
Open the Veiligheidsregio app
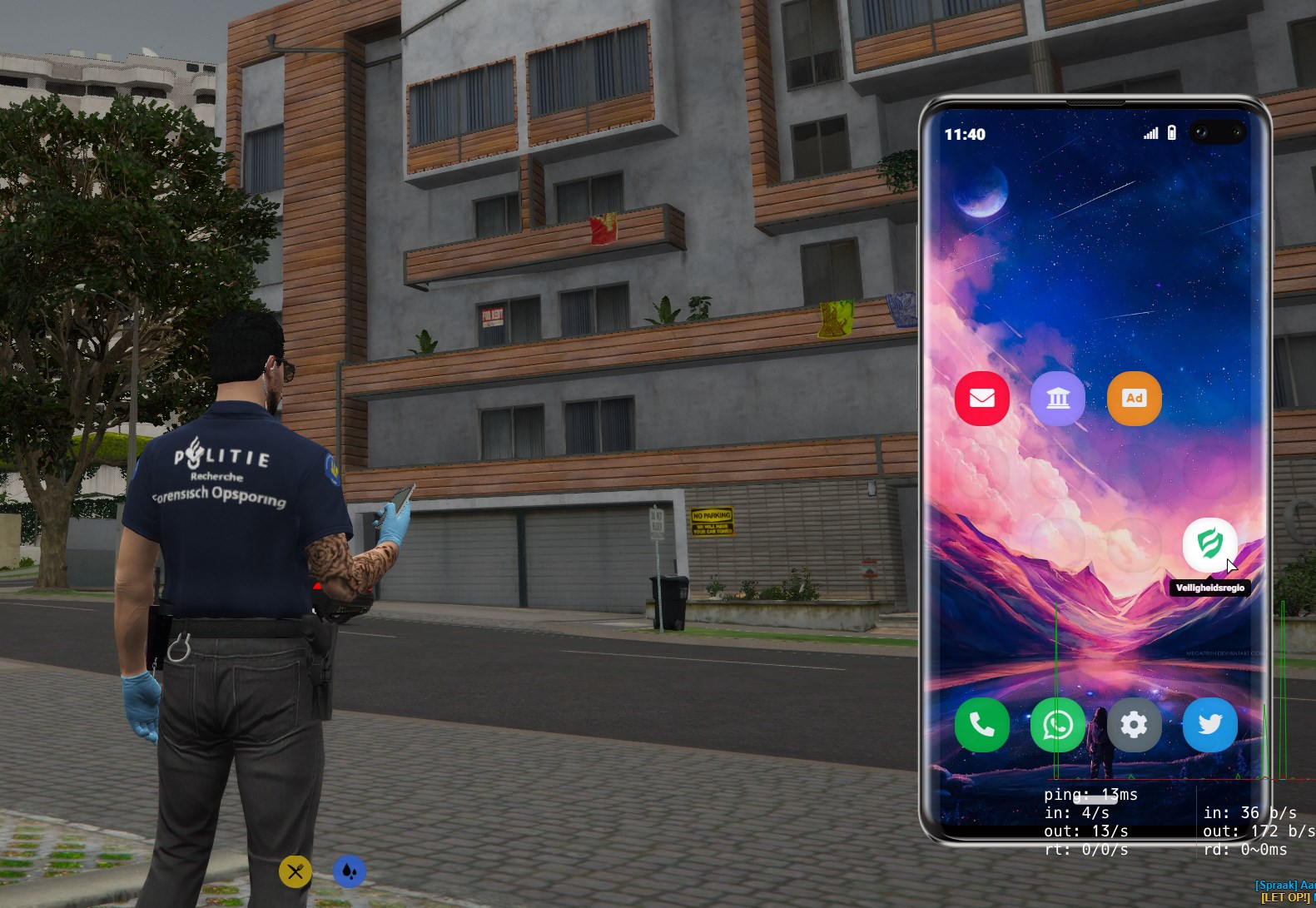pos(1209,544)
